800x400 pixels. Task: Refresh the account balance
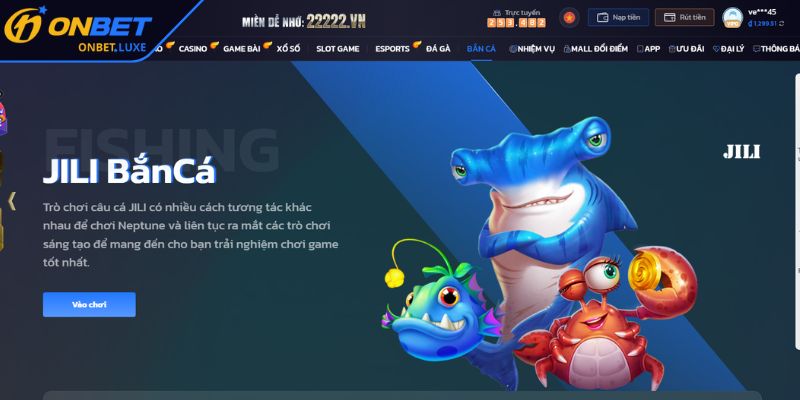coord(780,23)
